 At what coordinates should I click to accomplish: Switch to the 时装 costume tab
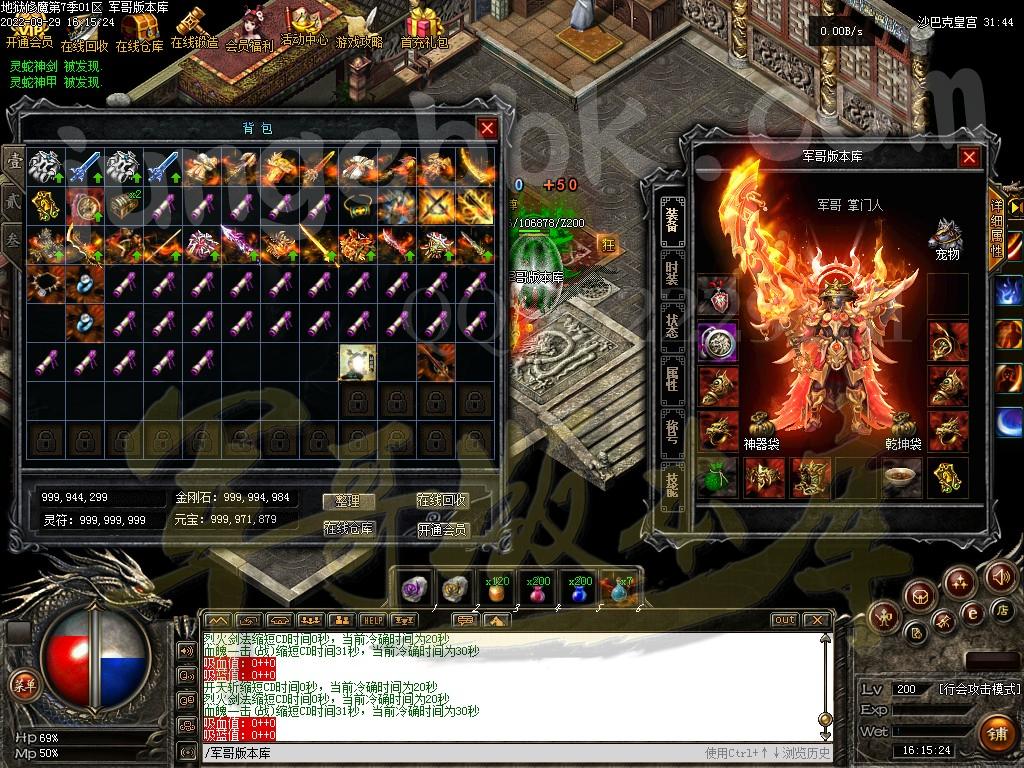672,269
